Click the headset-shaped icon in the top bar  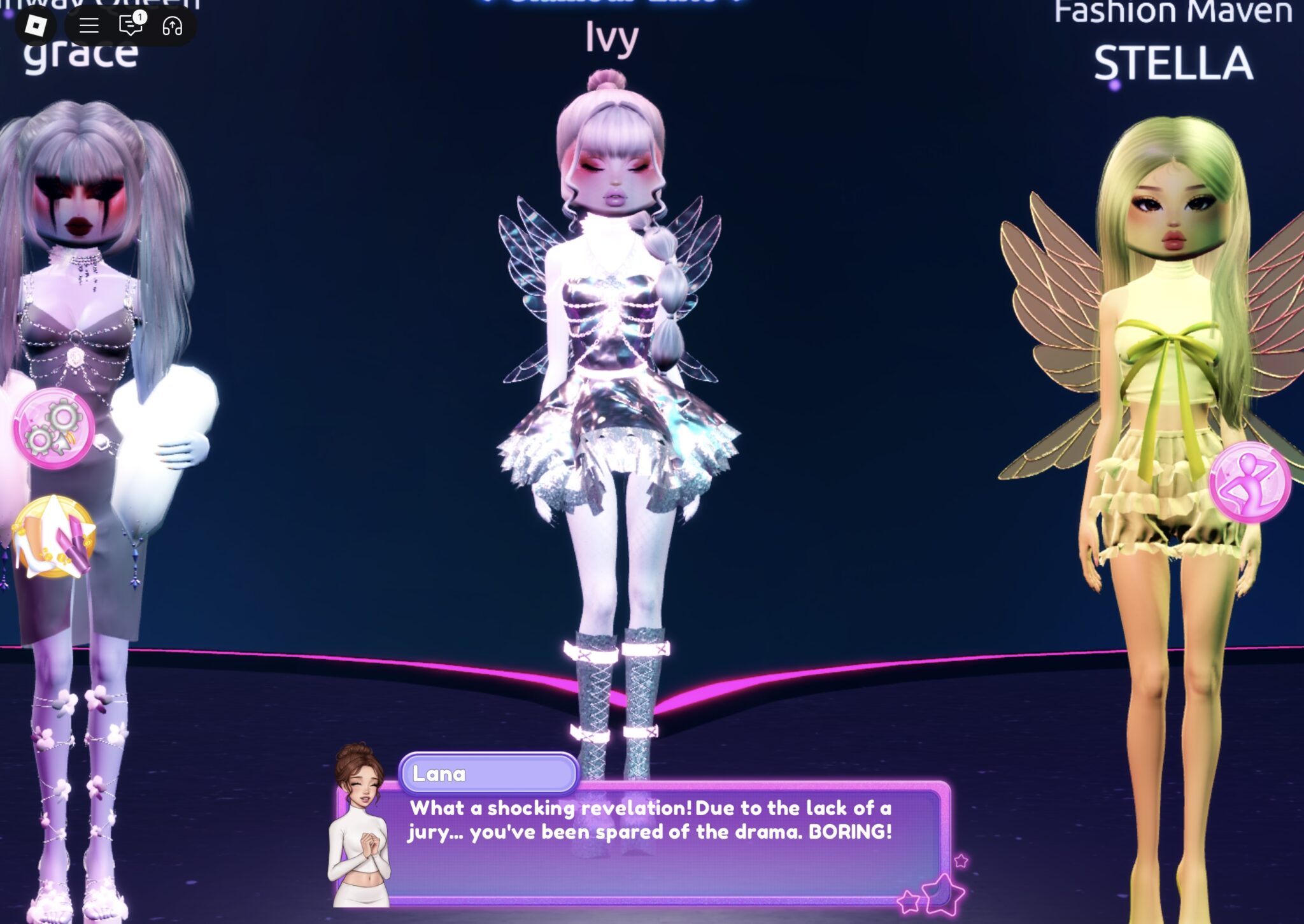point(173,25)
